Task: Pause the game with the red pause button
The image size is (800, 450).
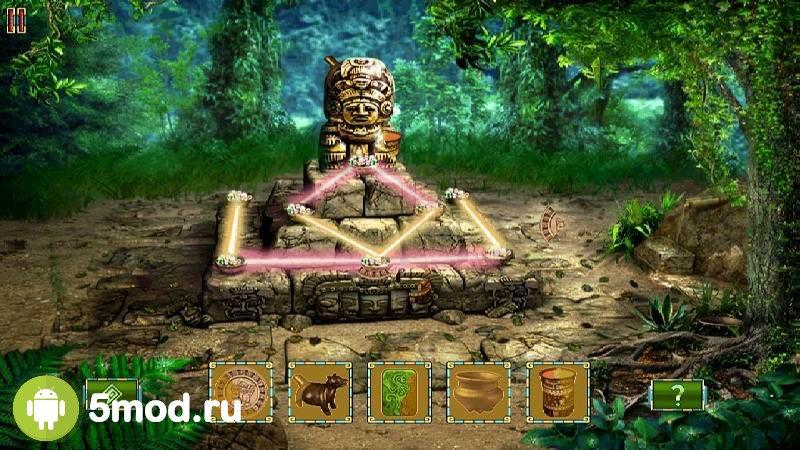Action: (x=16, y=19)
